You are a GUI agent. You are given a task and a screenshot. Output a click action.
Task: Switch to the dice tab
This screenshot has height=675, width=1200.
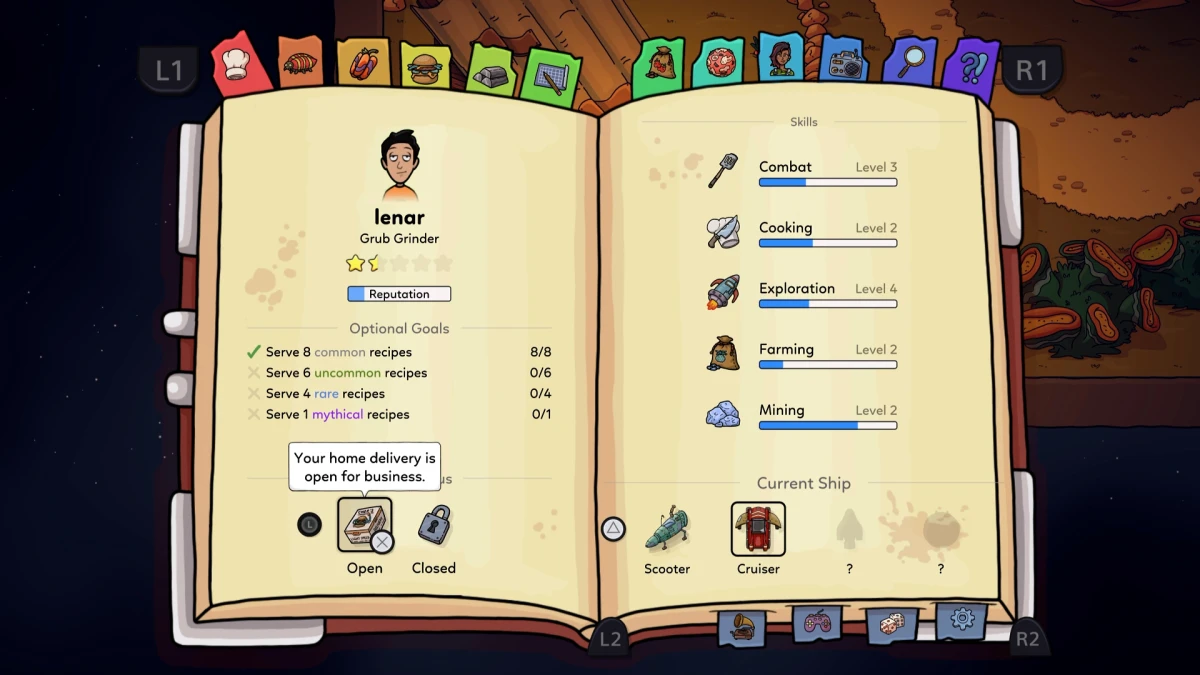(890, 625)
